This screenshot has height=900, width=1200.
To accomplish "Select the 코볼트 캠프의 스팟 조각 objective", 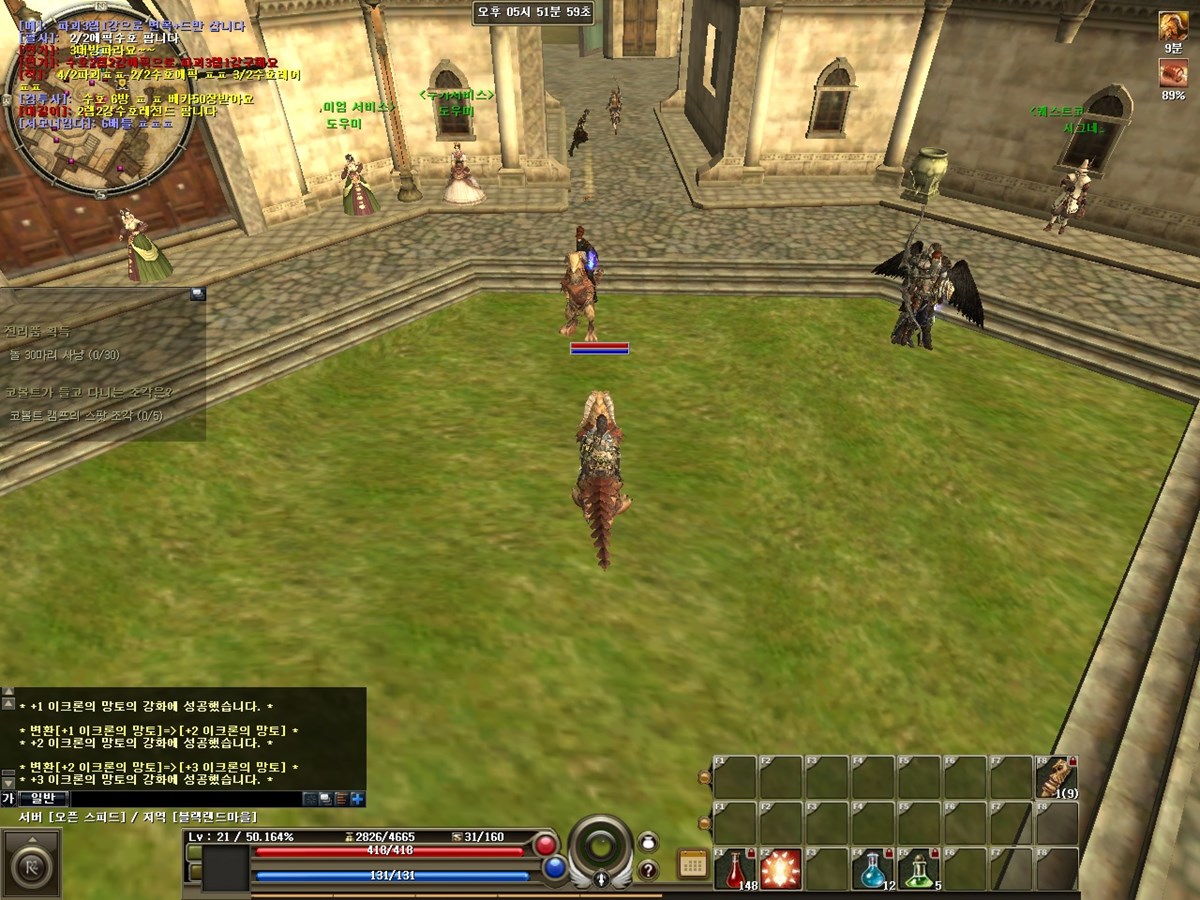I will coord(85,415).
